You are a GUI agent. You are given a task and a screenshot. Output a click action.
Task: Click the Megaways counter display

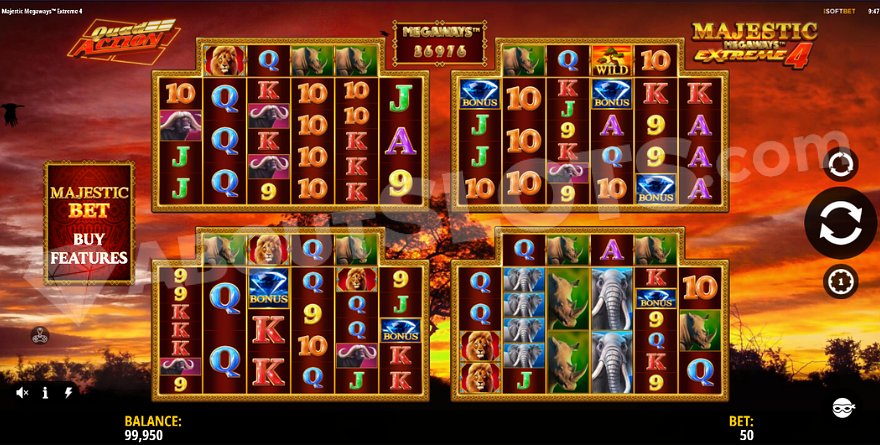coord(439,42)
